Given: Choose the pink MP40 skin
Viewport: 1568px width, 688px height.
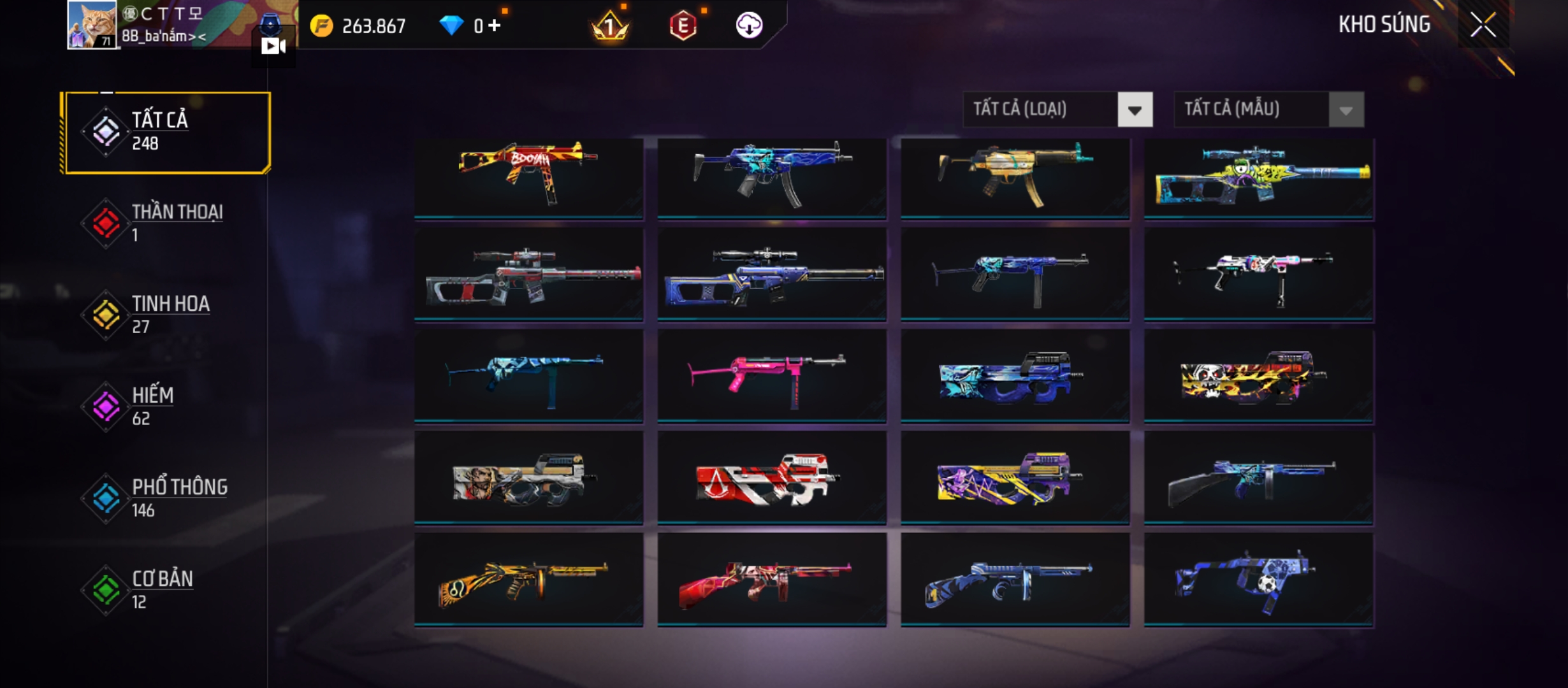Looking at the screenshot, I should pos(771,376).
